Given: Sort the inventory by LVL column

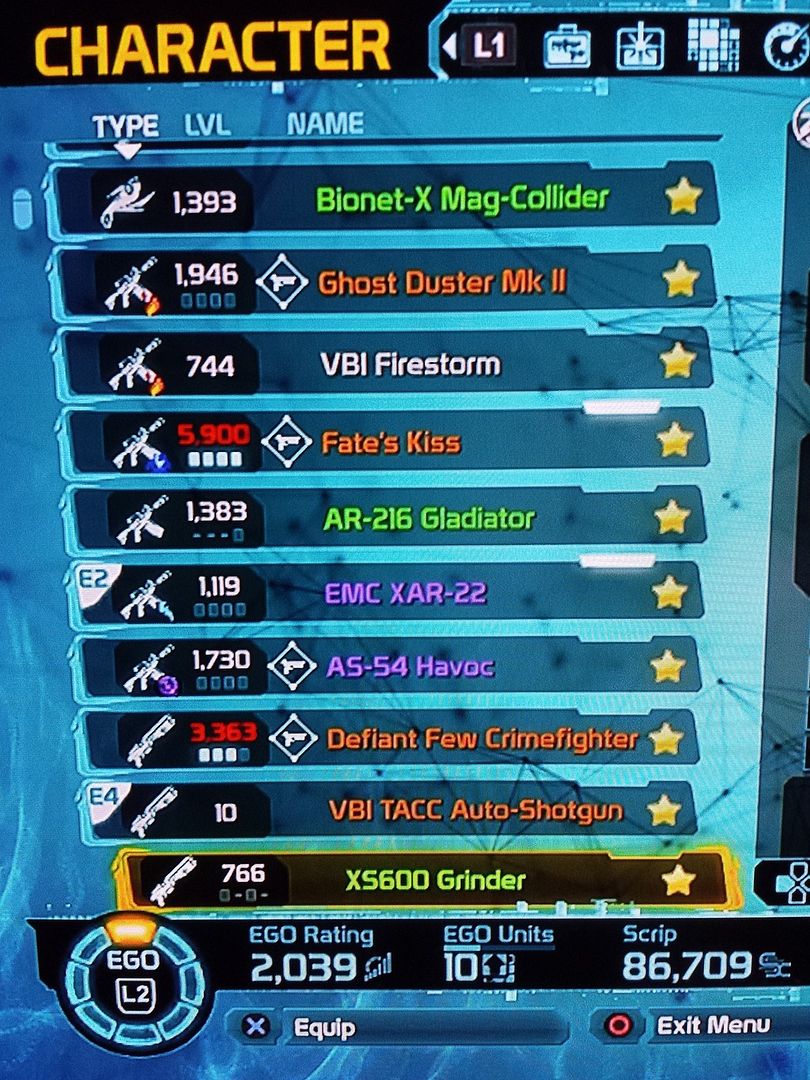Looking at the screenshot, I should (207, 125).
